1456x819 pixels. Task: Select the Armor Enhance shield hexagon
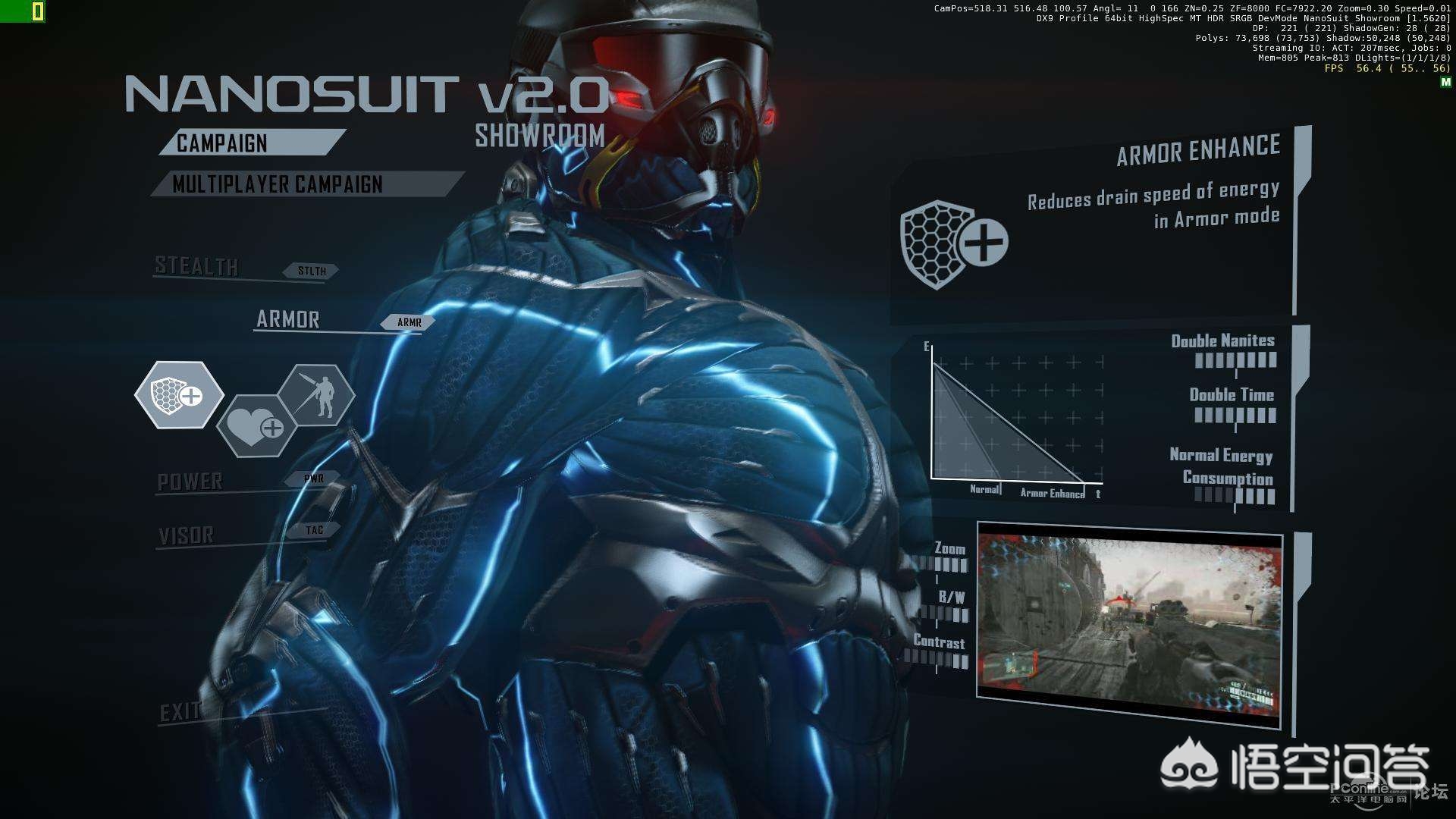coord(179,394)
